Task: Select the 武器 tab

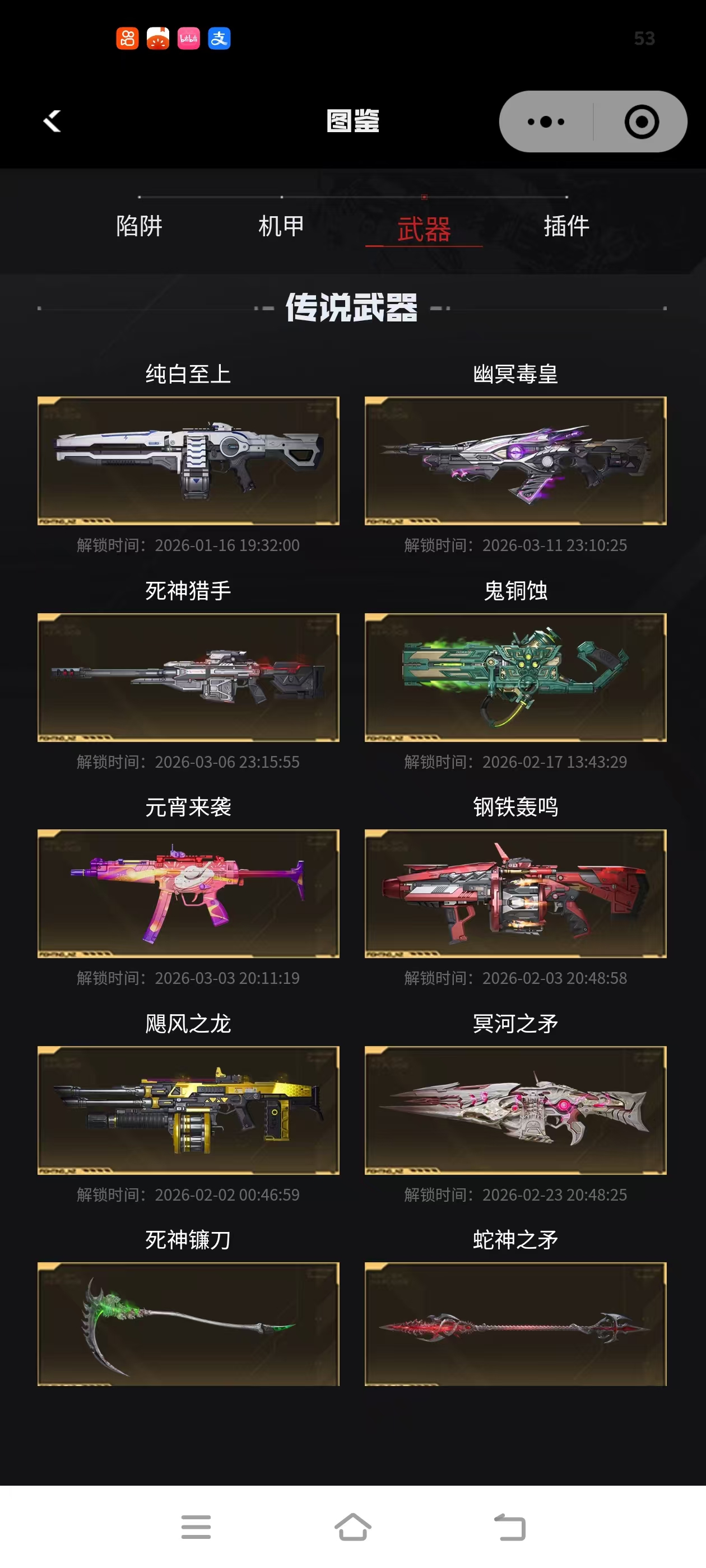Action: (x=424, y=229)
